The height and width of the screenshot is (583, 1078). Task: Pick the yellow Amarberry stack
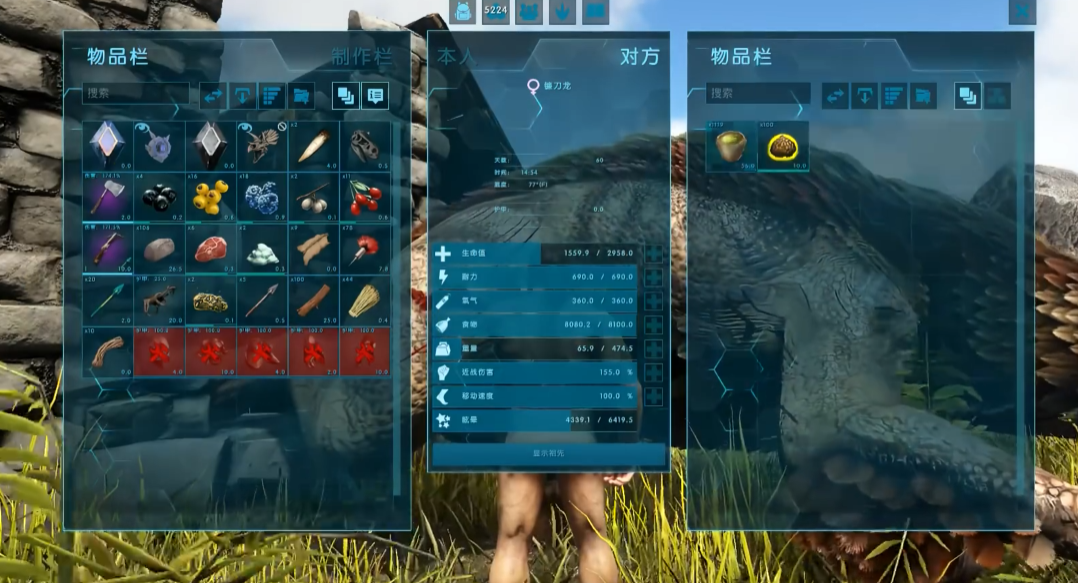point(211,196)
